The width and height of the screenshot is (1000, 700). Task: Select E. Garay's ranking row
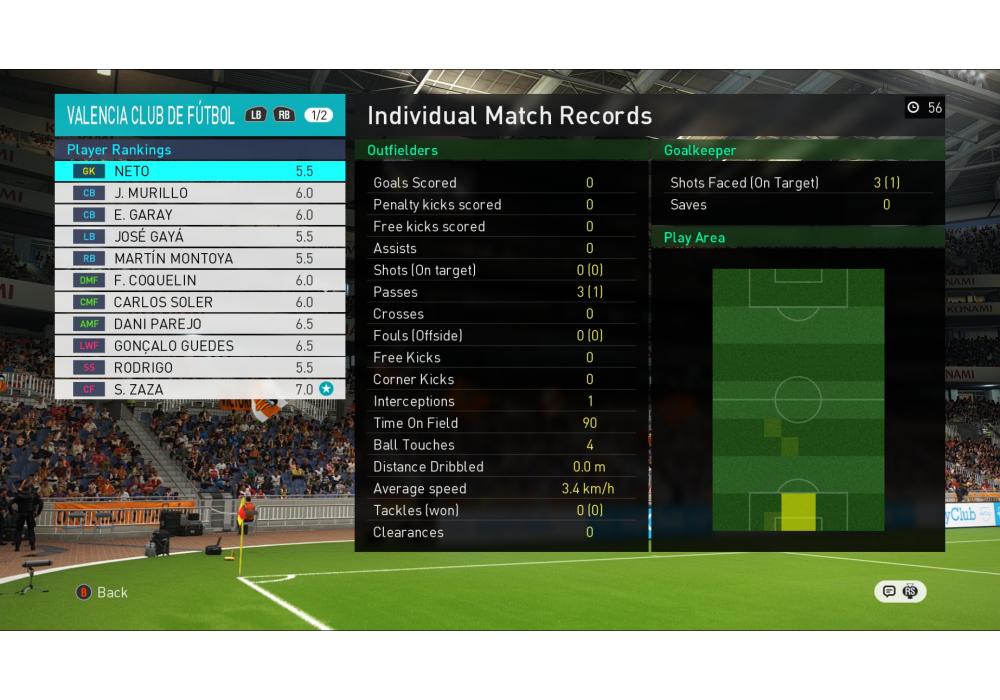click(200, 215)
